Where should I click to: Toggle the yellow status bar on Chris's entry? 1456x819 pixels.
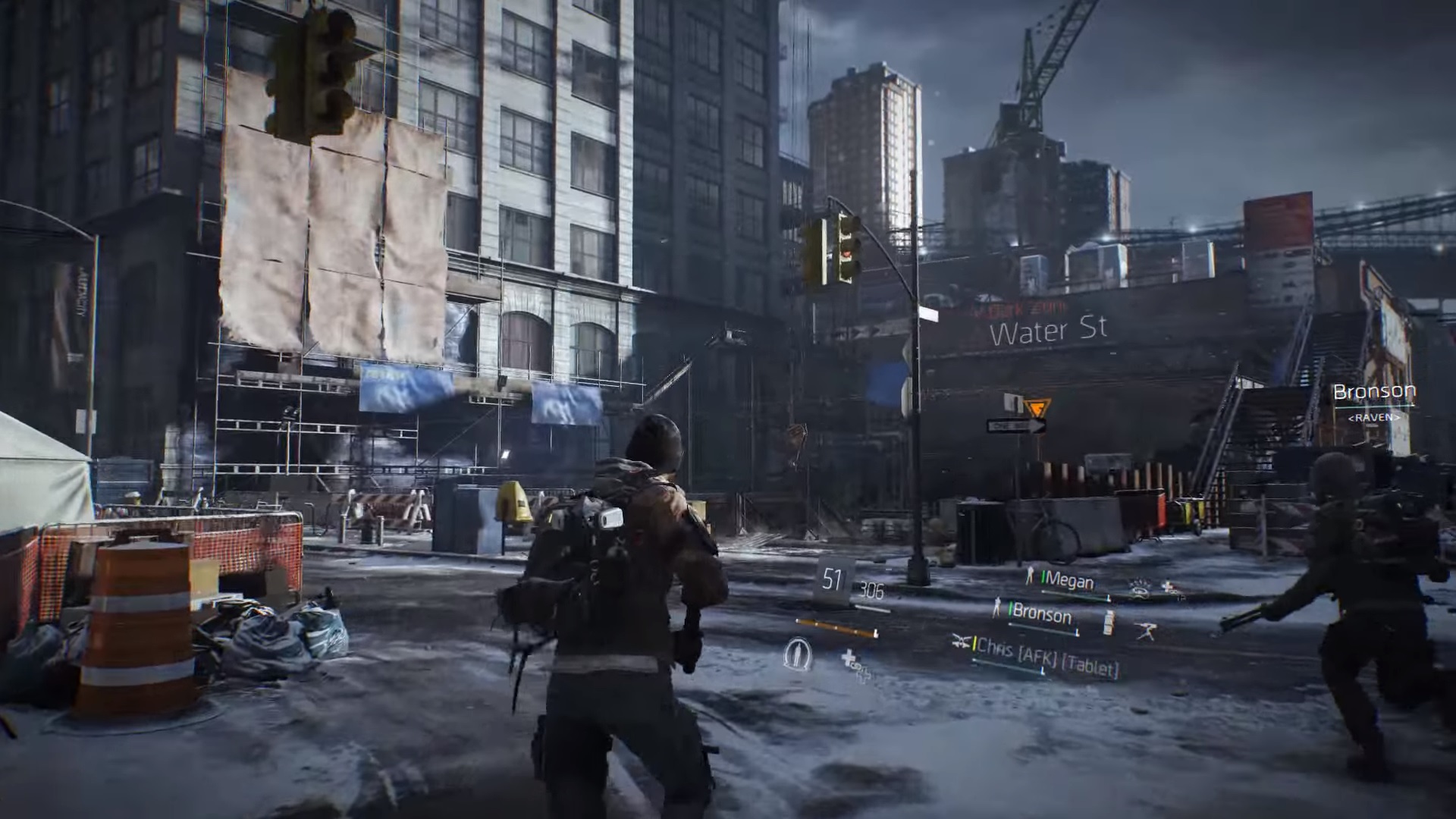tap(974, 646)
